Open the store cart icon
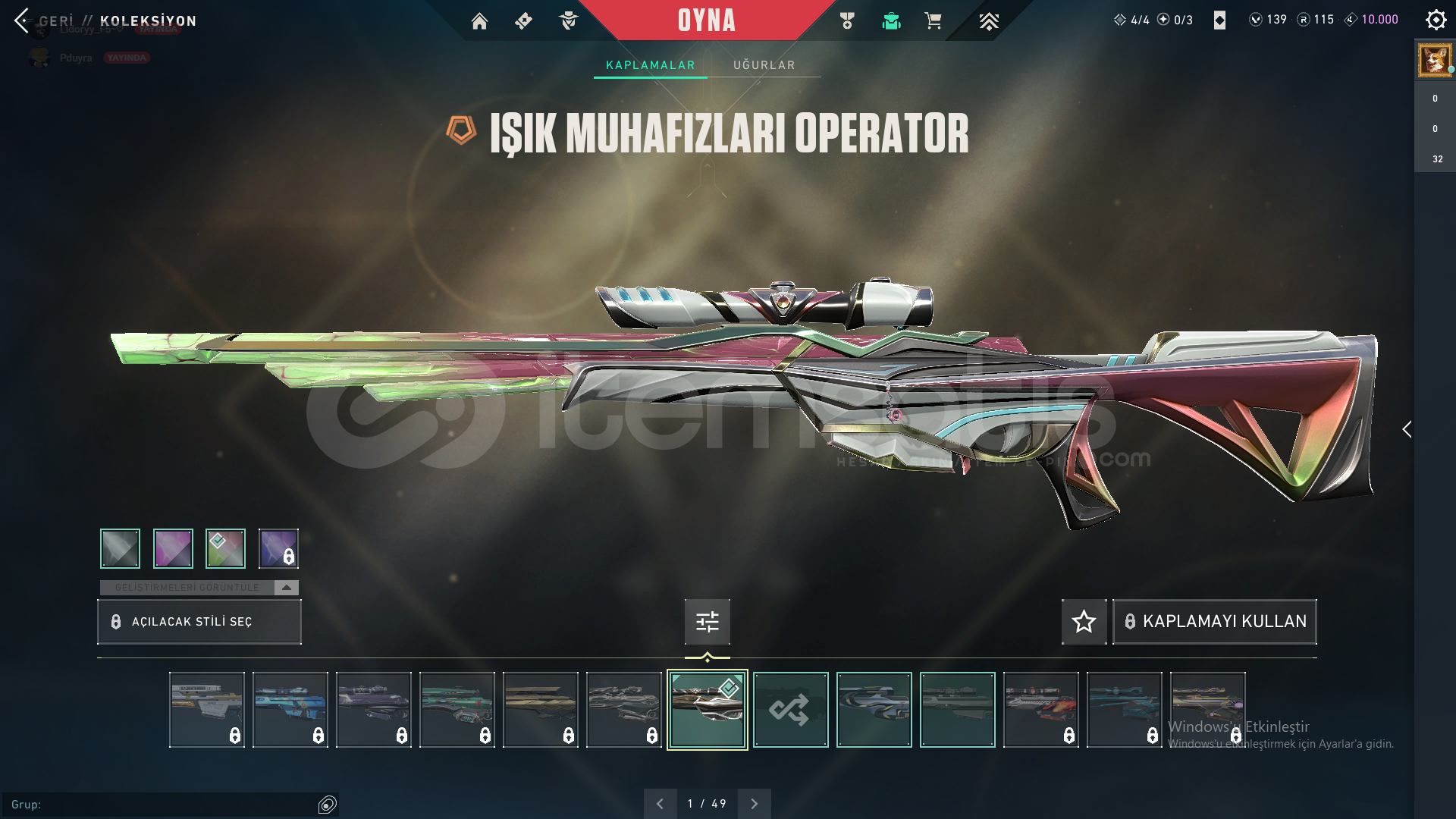This screenshot has height=819, width=1456. point(933,21)
